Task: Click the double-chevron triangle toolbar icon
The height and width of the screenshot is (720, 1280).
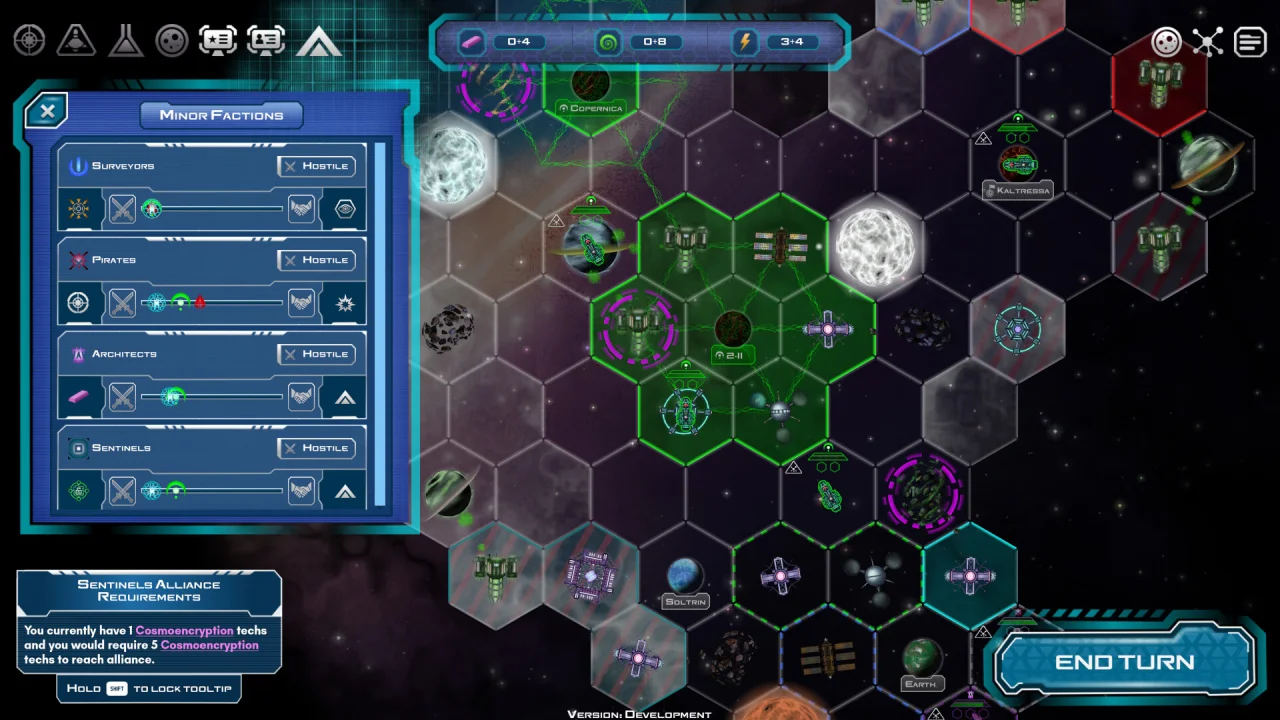Action: (x=319, y=41)
